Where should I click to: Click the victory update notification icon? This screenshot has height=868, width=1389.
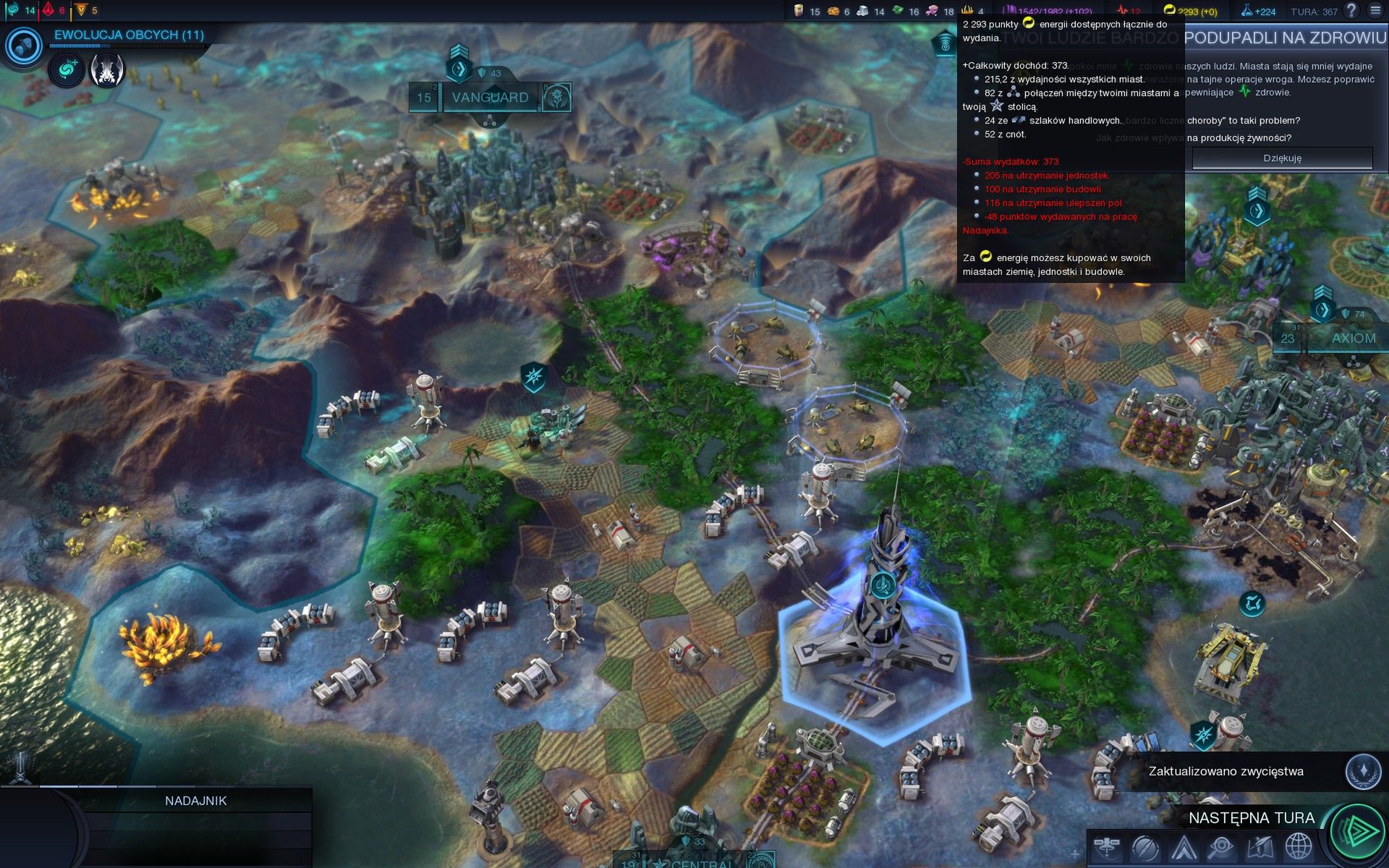coord(1363,771)
